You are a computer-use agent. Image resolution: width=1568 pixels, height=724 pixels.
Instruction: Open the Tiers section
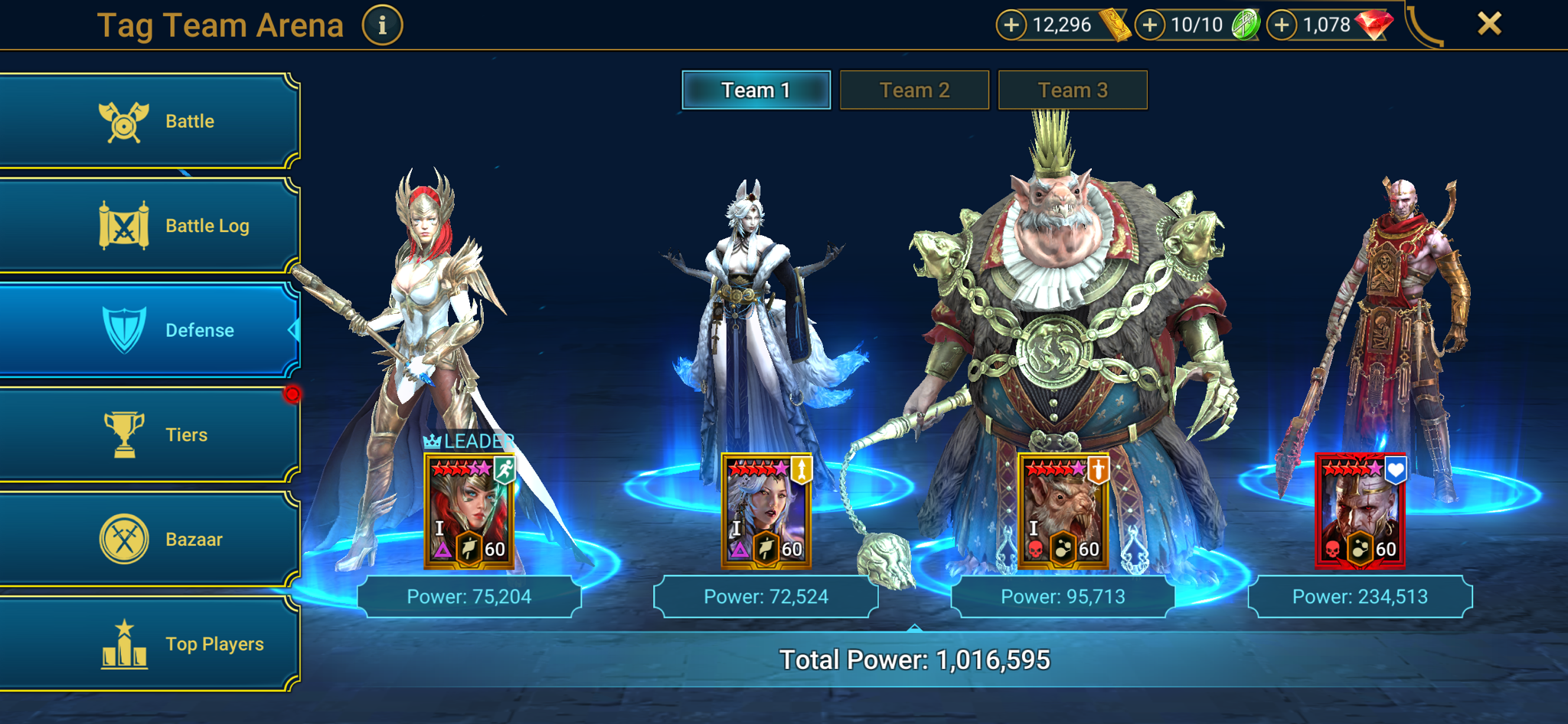[x=149, y=435]
